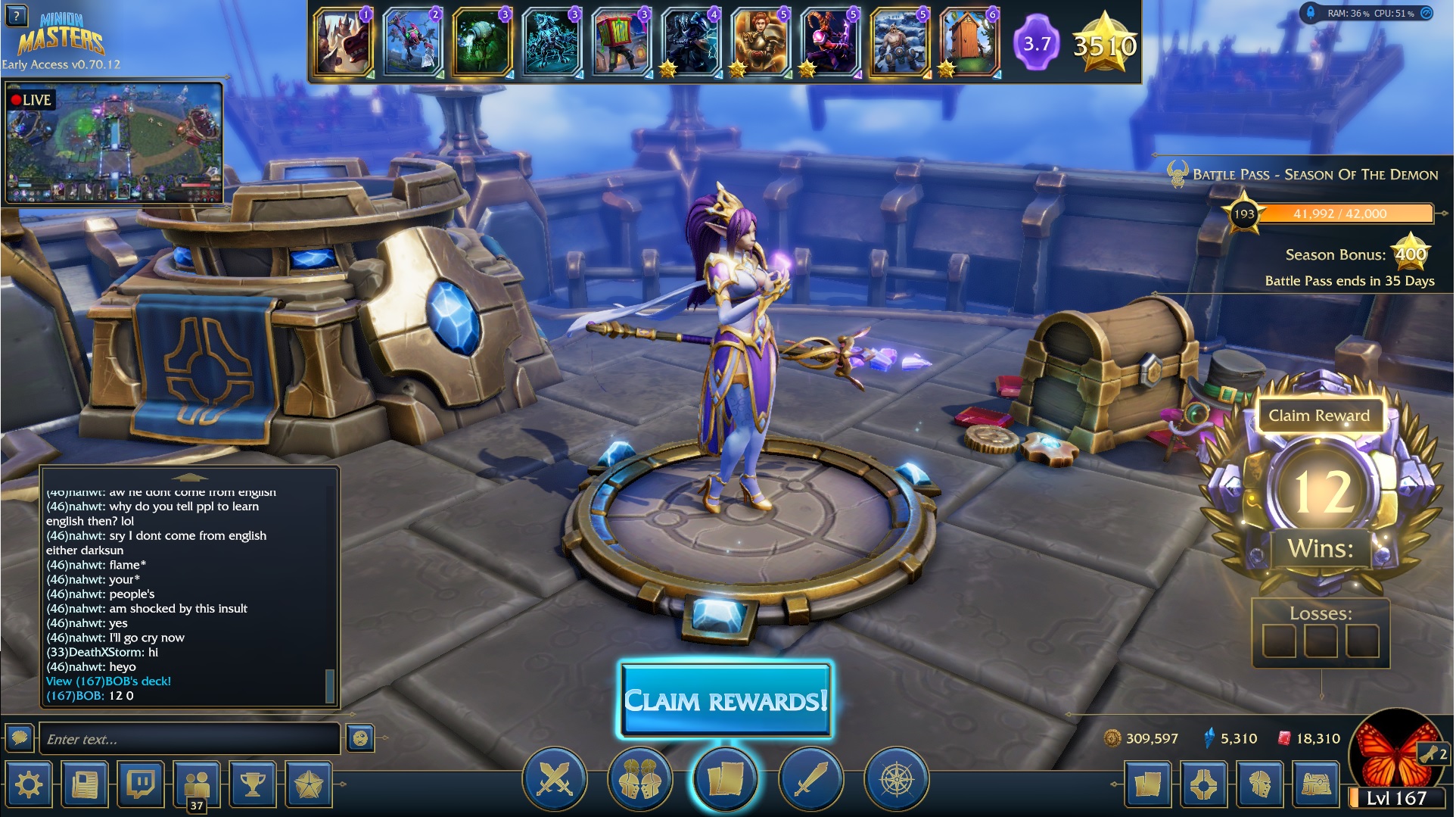The height and width of the screenshot is (817, 1456).
Task: View BOB's deck link in chat
Action: click(108, 681)
